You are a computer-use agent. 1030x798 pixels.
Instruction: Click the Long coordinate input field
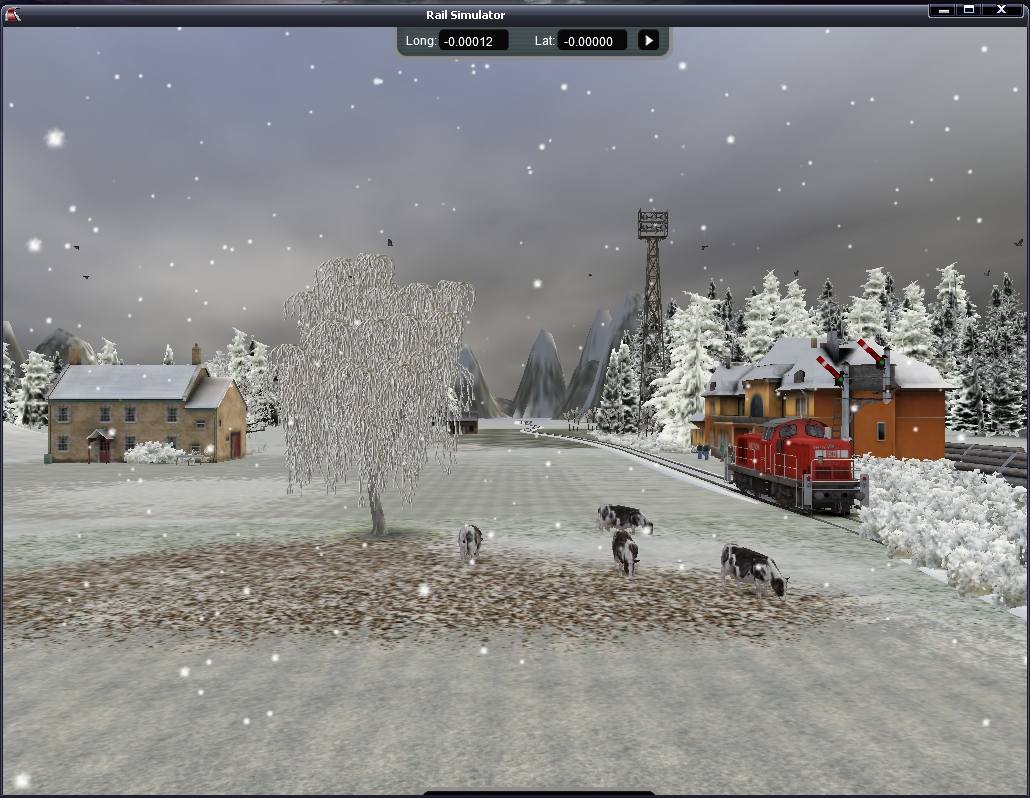473,41
